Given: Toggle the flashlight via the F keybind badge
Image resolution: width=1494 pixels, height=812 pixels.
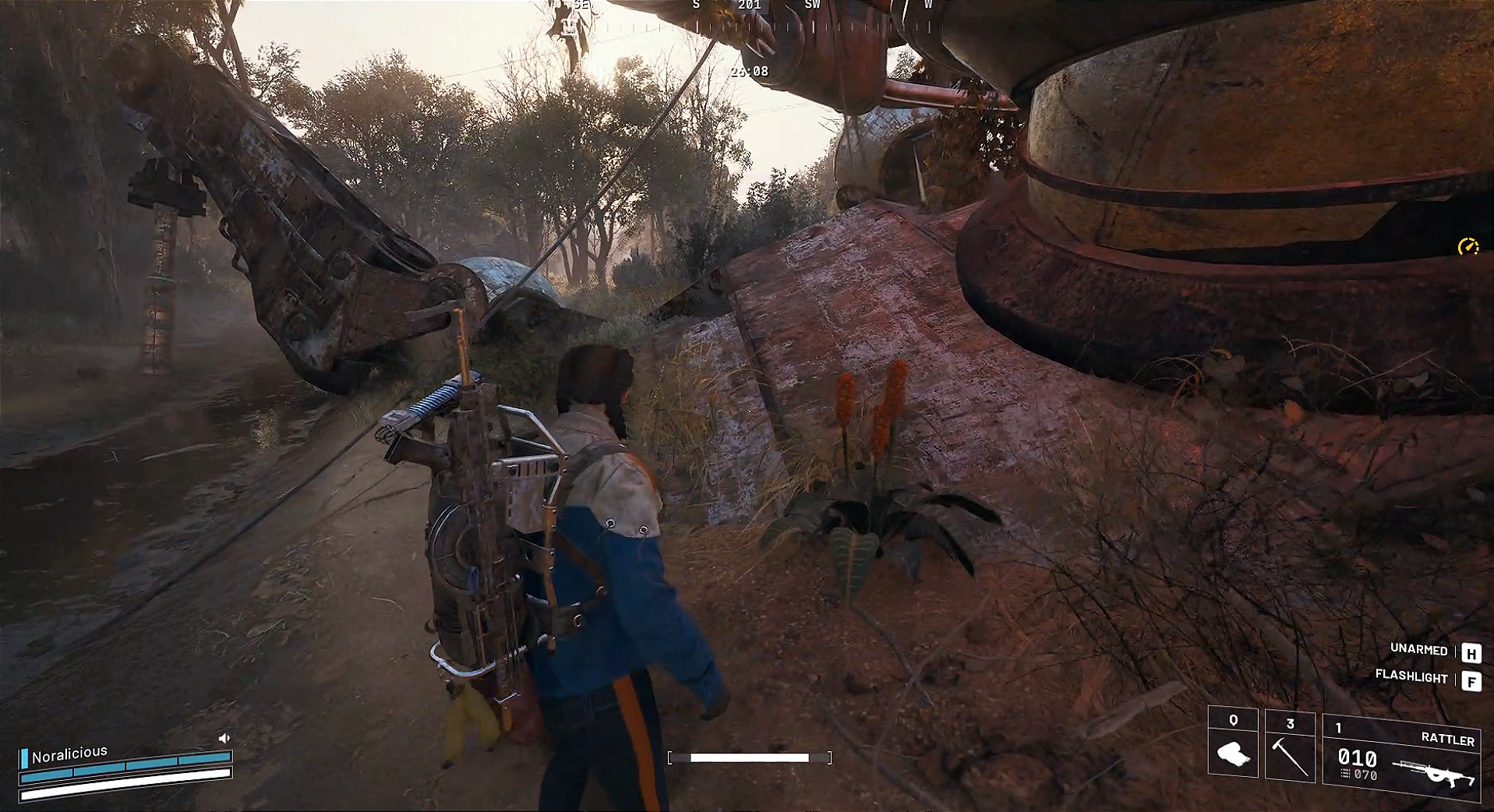Looking at the screenshot, I should click(1471, 680).
